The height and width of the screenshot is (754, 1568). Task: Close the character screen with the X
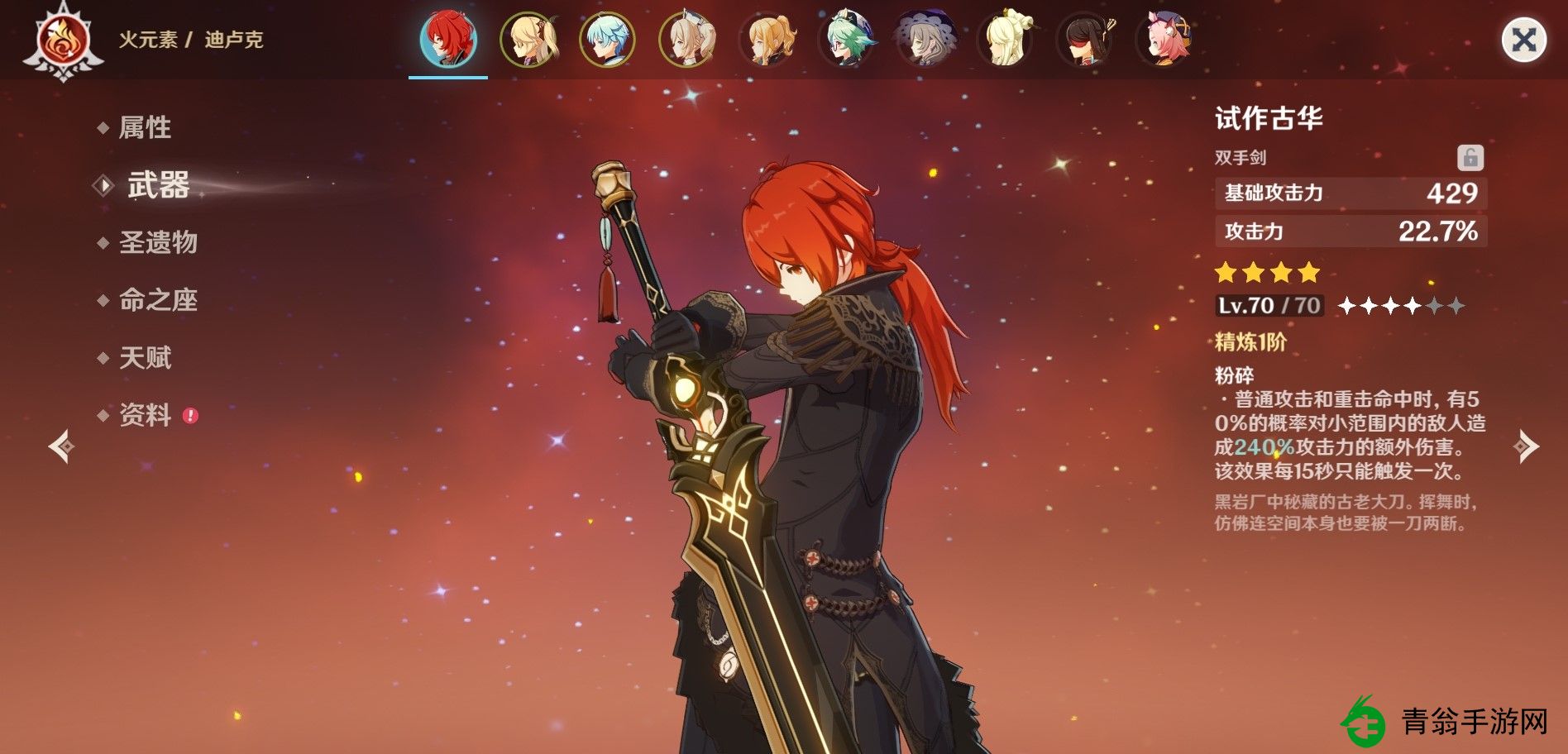coord(1523,40)
